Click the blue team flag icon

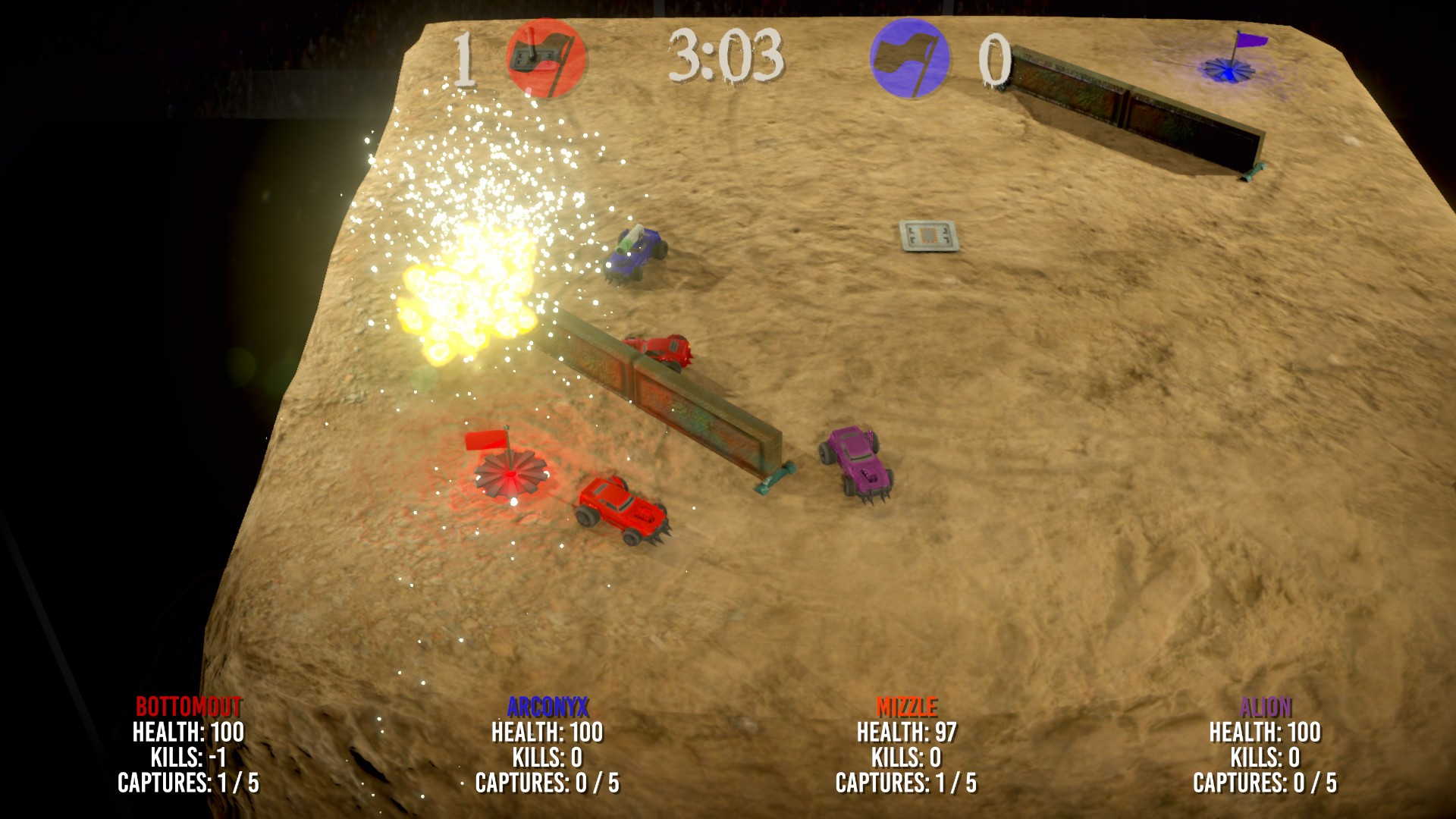(909, 58)
